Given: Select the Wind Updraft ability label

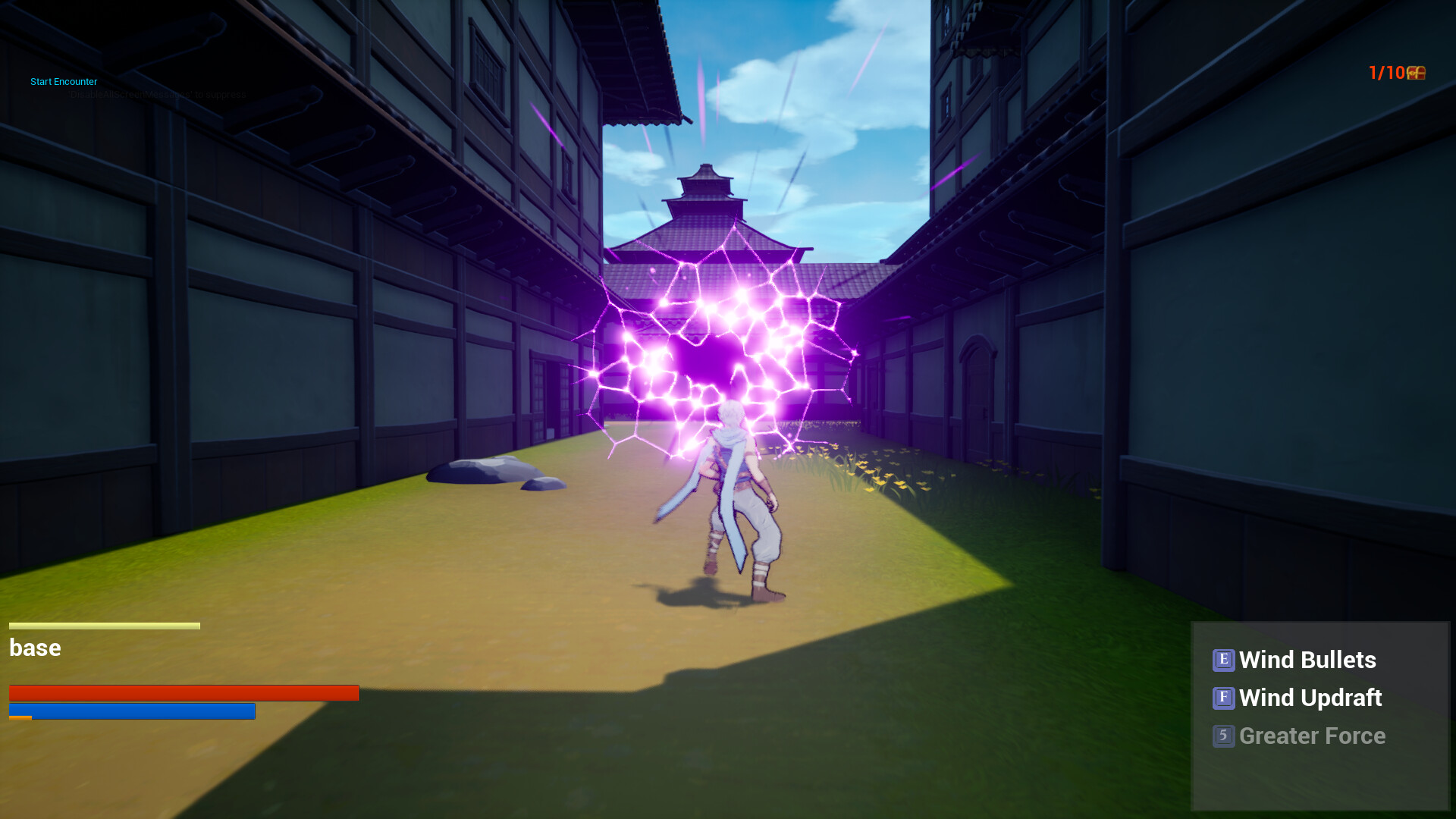Looking at the screenshot, I should coord(1310,698).
